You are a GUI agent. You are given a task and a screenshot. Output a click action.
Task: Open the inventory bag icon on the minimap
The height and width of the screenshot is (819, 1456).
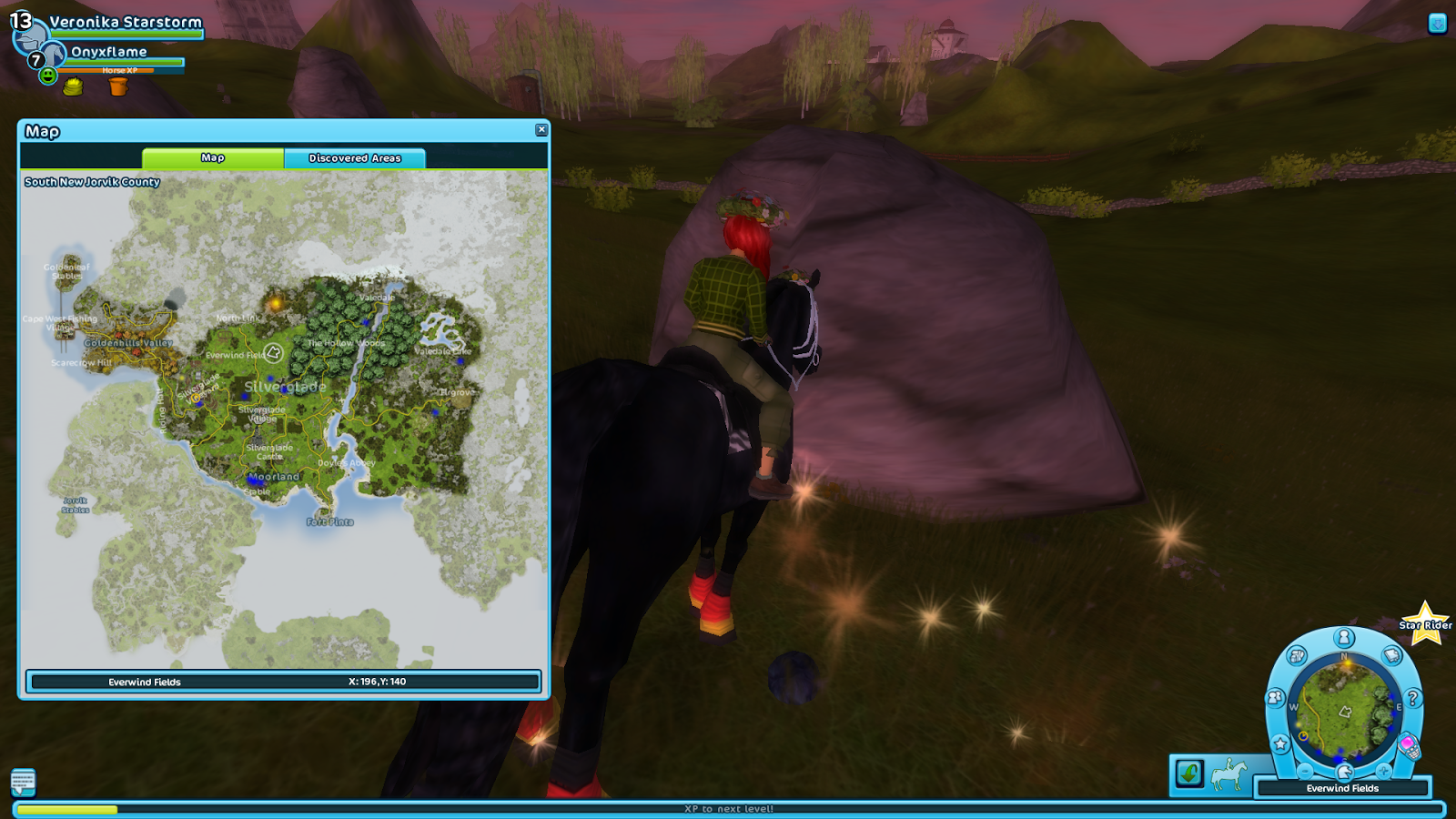1298,655
